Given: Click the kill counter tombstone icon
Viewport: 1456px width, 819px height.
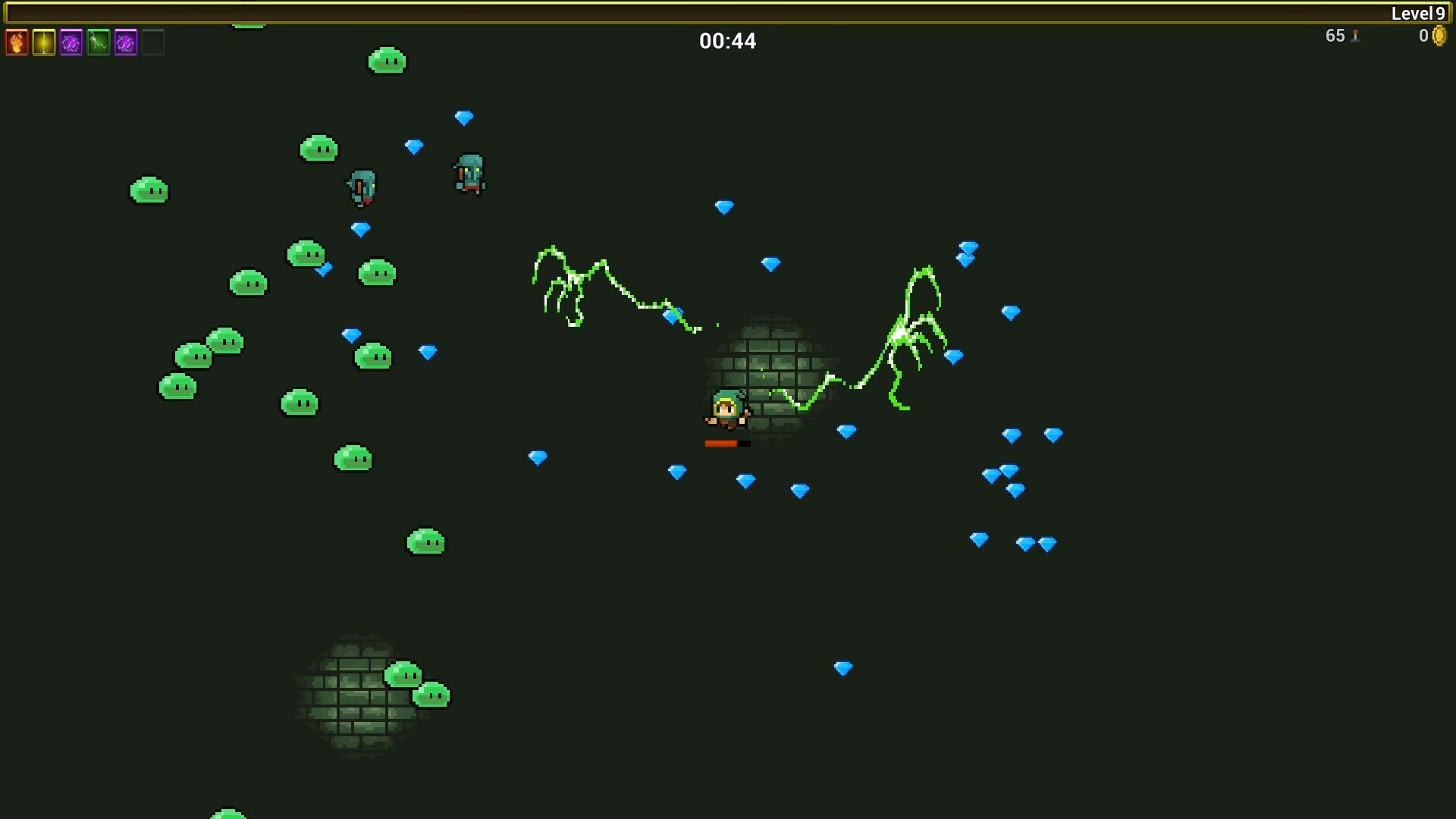Looking at the screenshot, I should click(1357, 36).
